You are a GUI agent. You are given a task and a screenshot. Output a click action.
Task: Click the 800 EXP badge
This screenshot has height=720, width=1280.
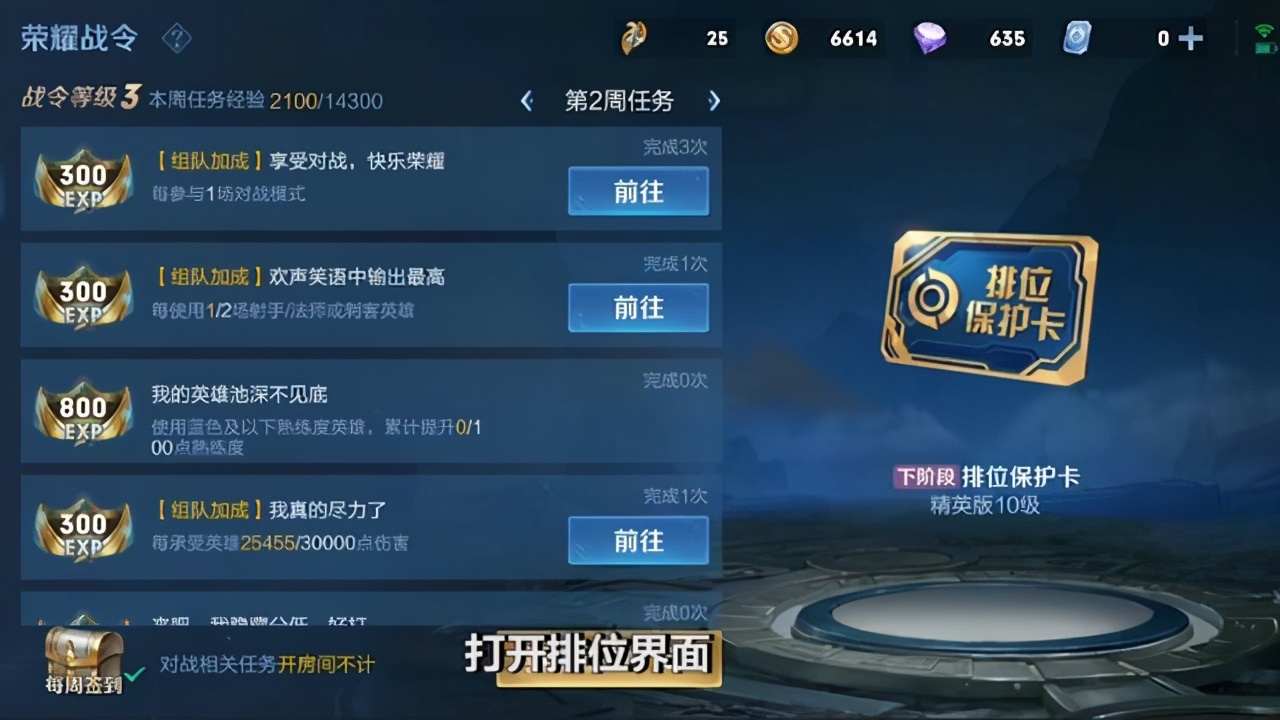tap(82, 415)
